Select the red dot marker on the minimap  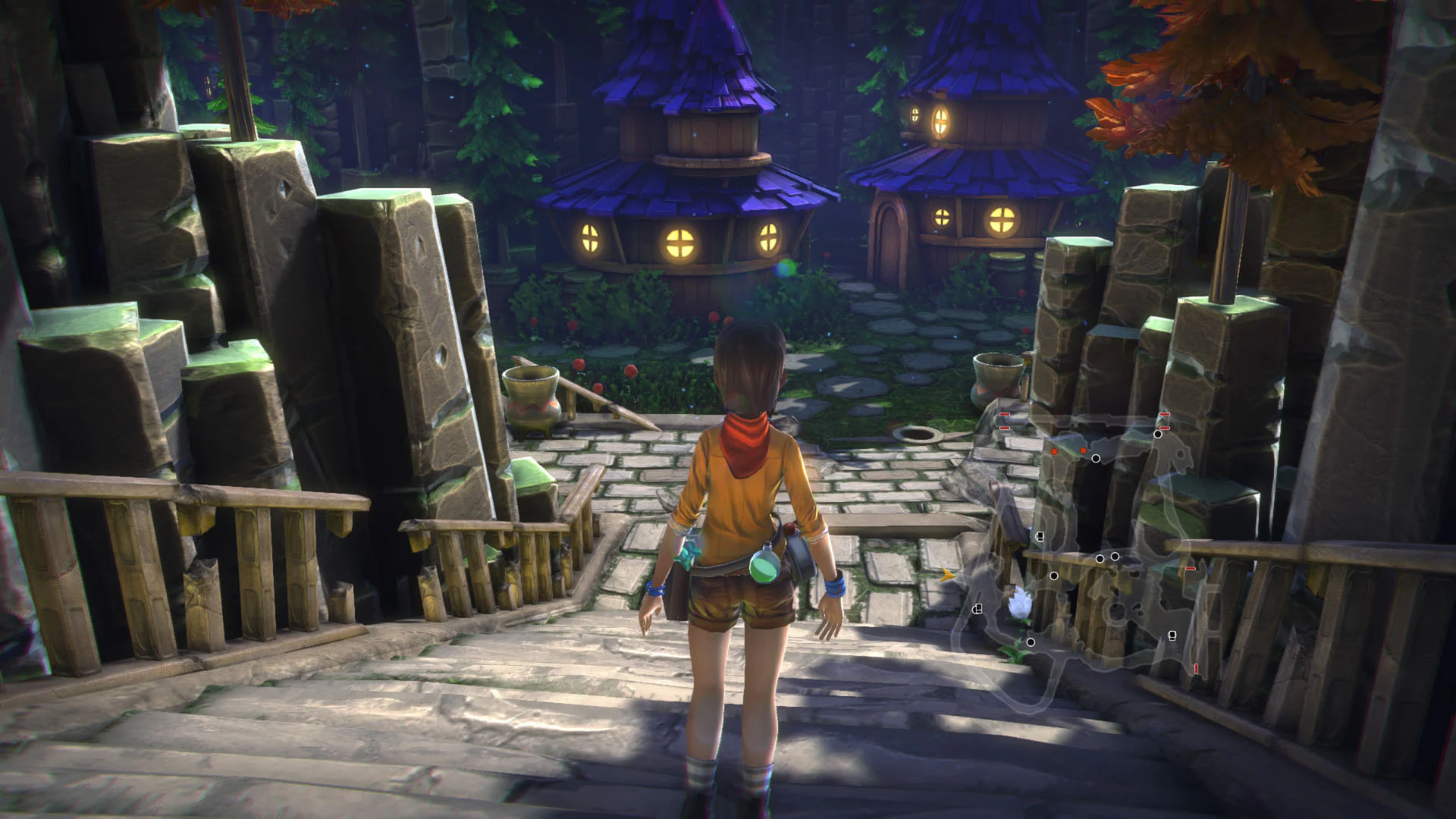(x=1053, y=450)
